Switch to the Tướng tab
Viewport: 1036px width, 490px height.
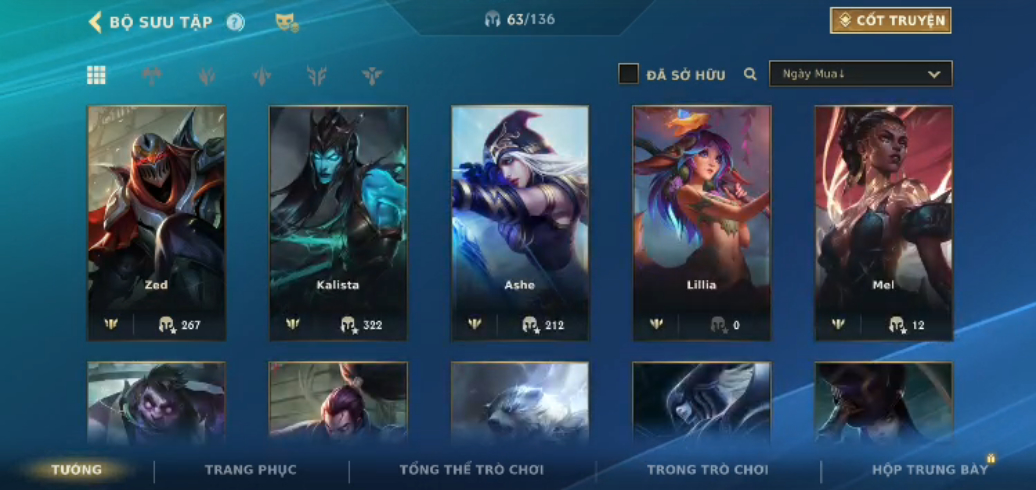click(77, 469)
